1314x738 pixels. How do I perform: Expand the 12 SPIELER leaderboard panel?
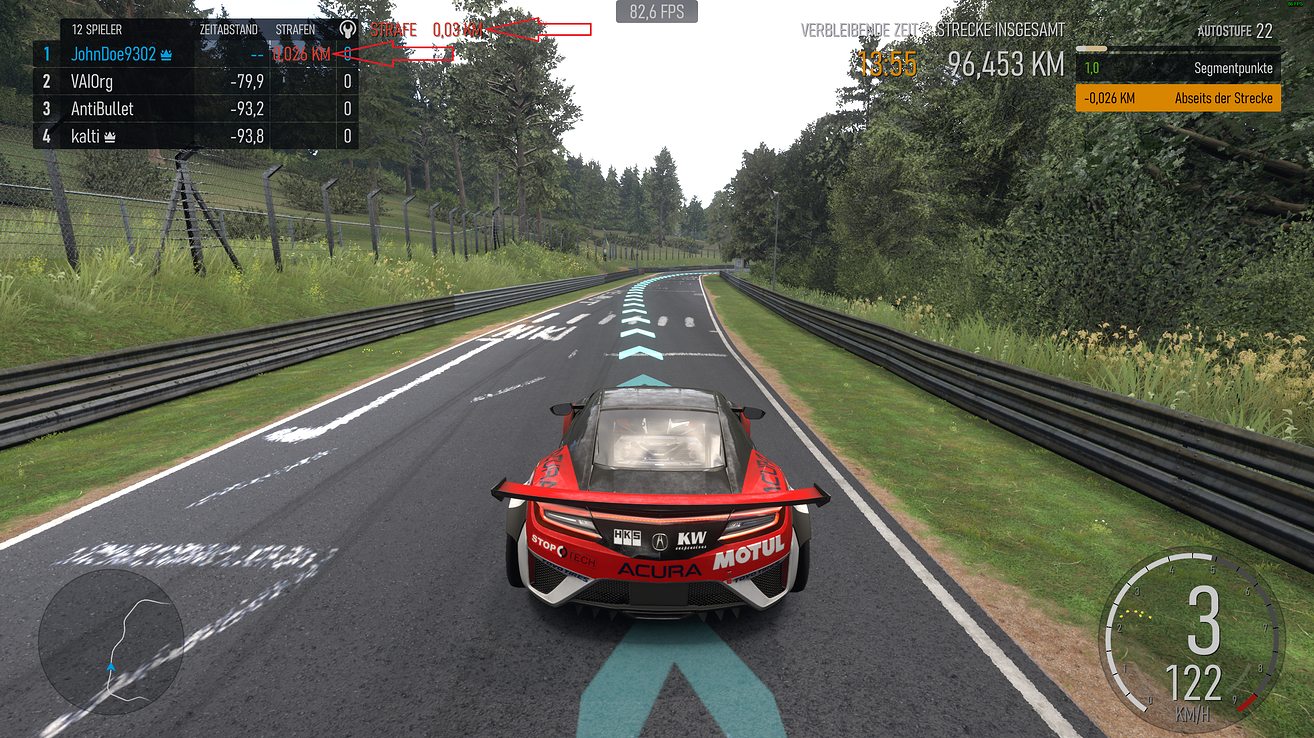point(97,29)
